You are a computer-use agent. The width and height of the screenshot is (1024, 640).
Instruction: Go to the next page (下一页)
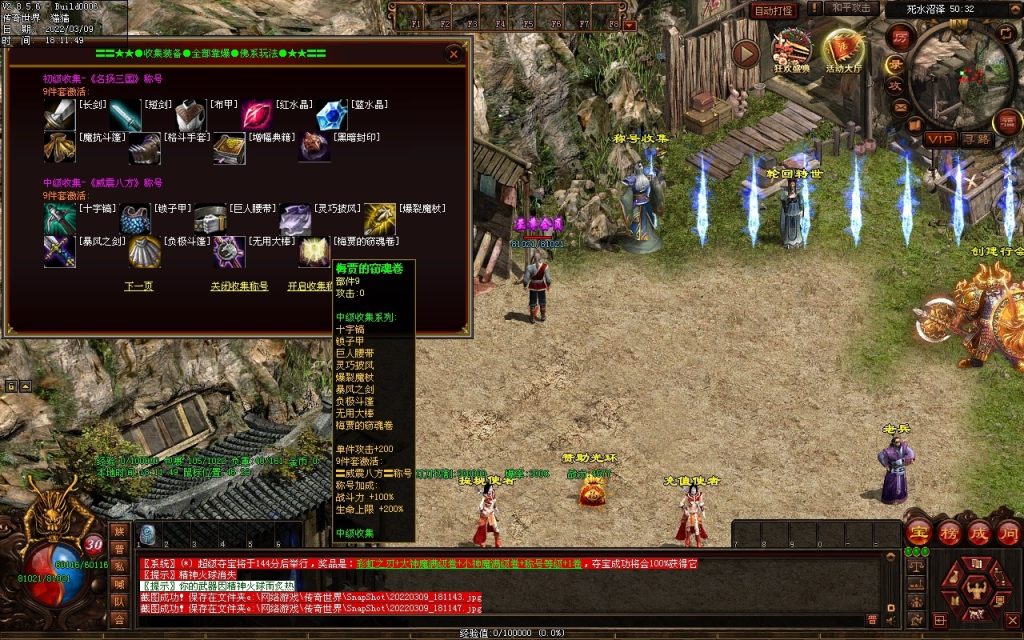click(x=138, y=286)
